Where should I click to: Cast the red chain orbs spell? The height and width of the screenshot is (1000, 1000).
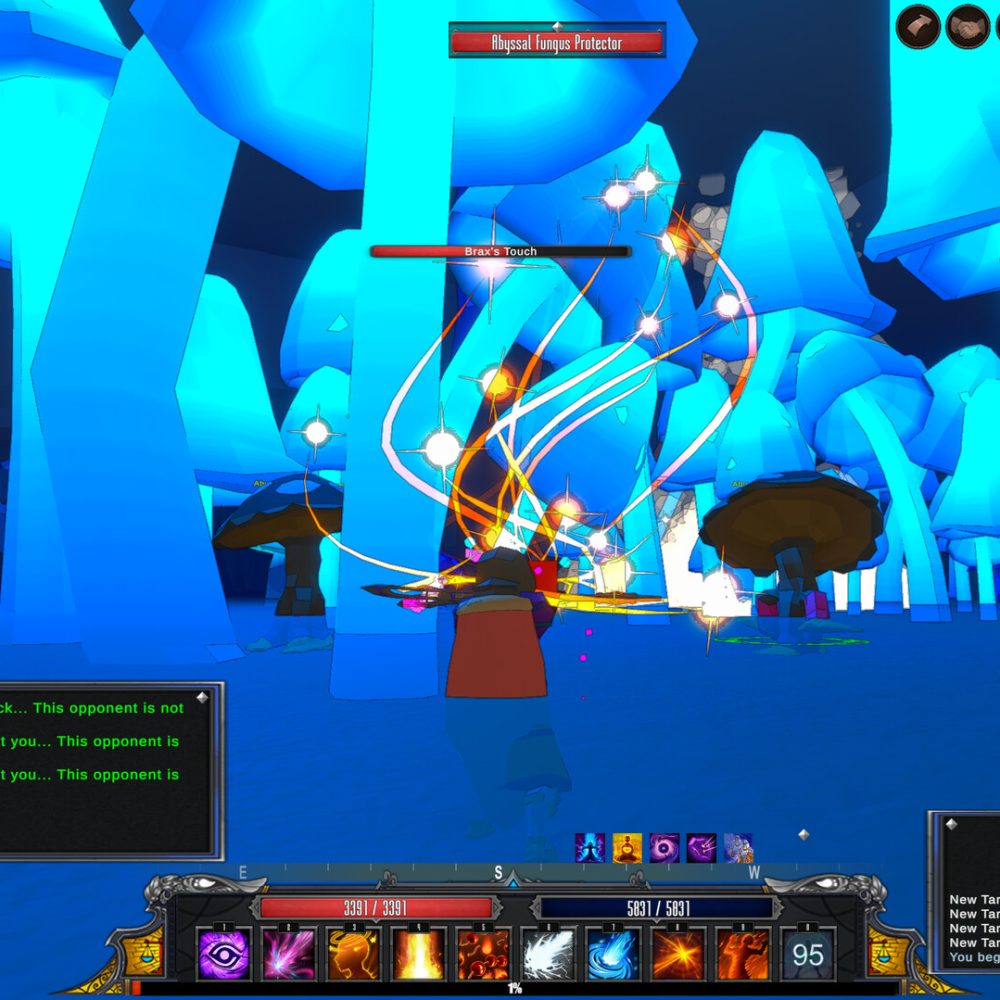(x=483, y=954)
